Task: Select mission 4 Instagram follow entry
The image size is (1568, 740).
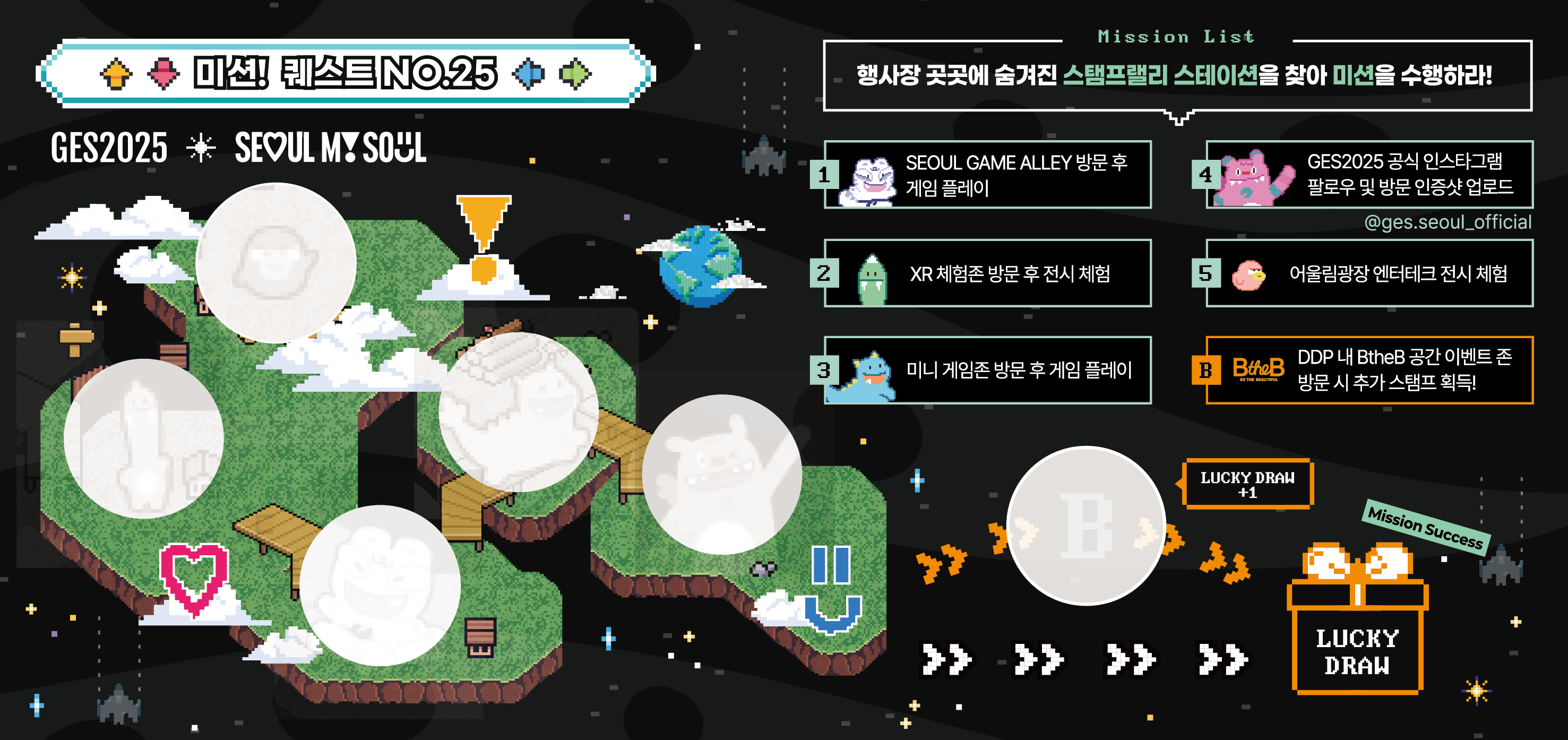Action: click(1369, 175)
